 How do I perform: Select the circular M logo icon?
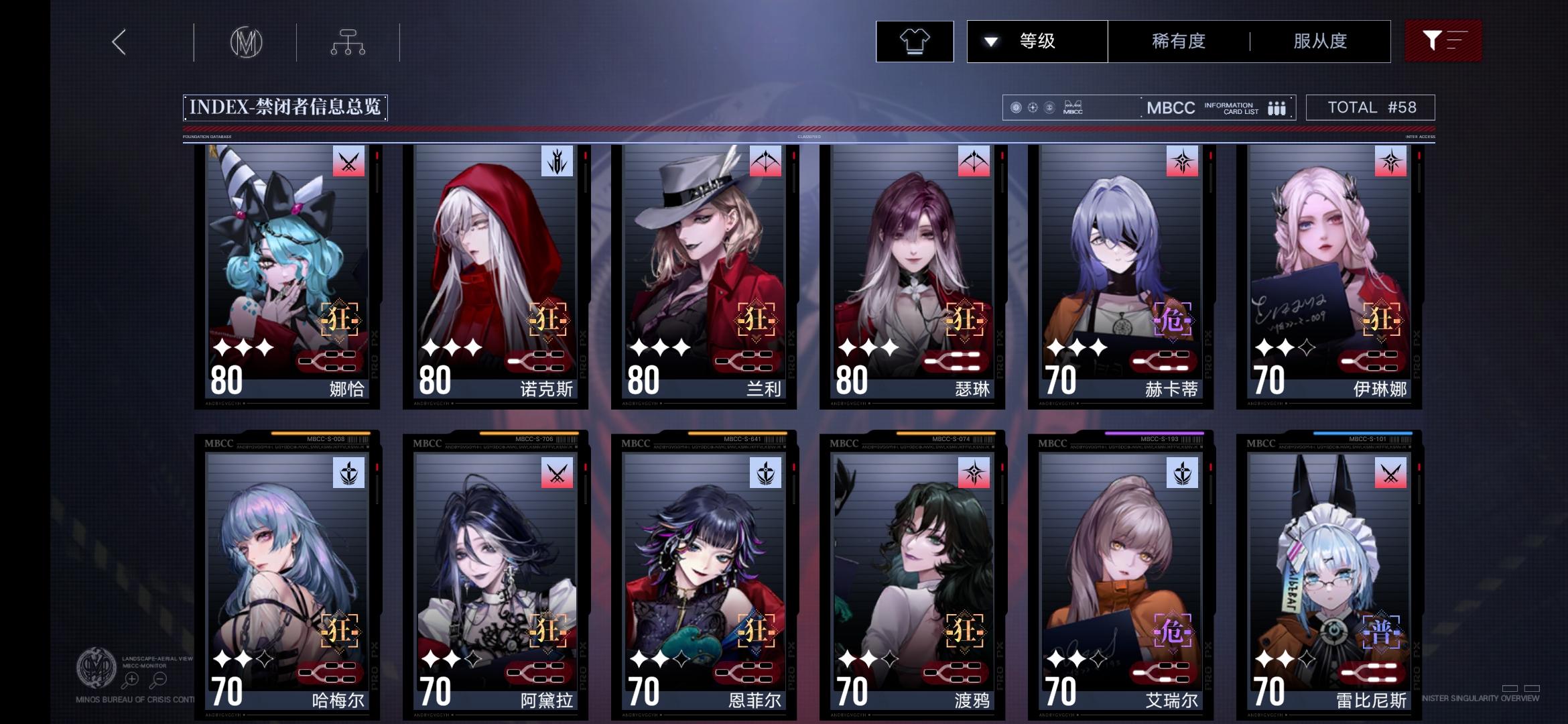(x=247, y=41)
